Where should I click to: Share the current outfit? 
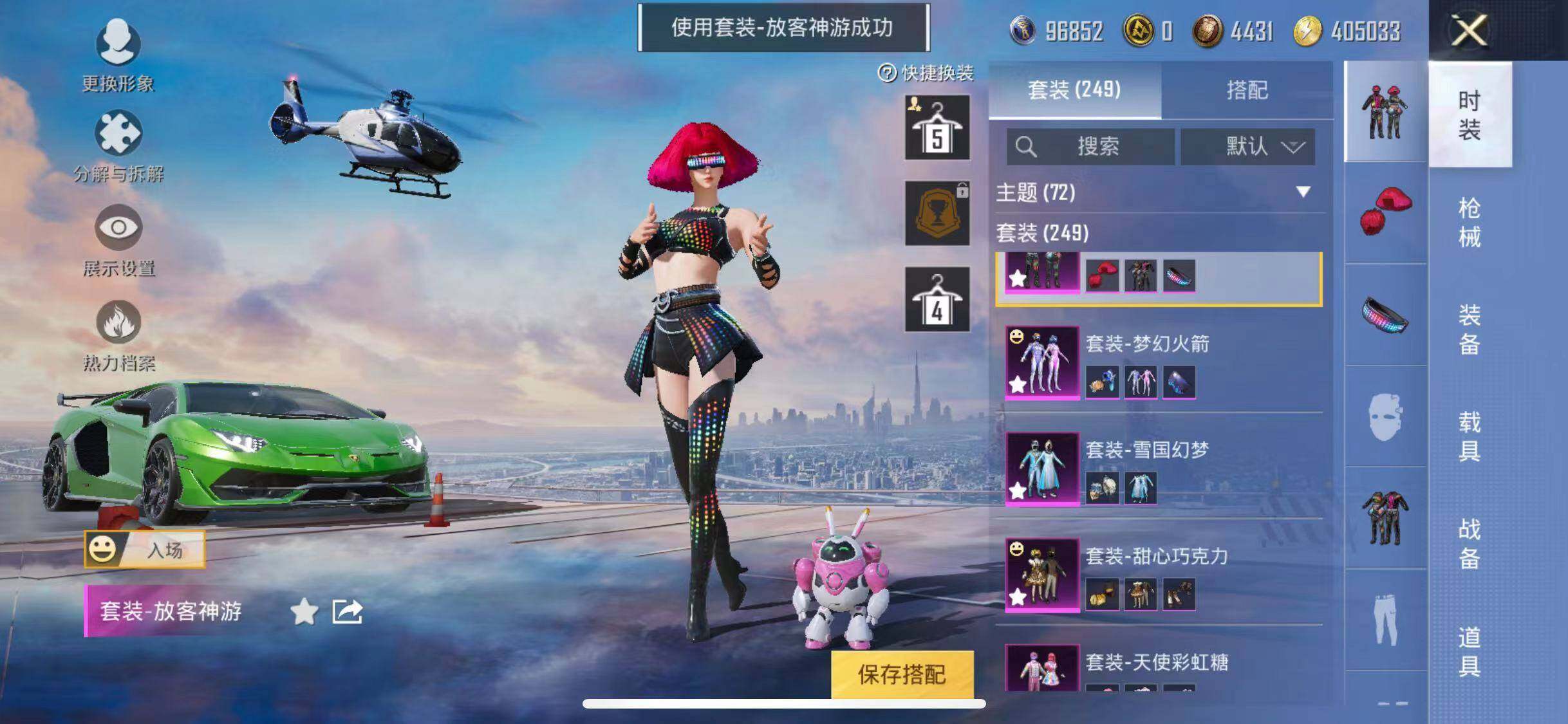tap(347, 611)
